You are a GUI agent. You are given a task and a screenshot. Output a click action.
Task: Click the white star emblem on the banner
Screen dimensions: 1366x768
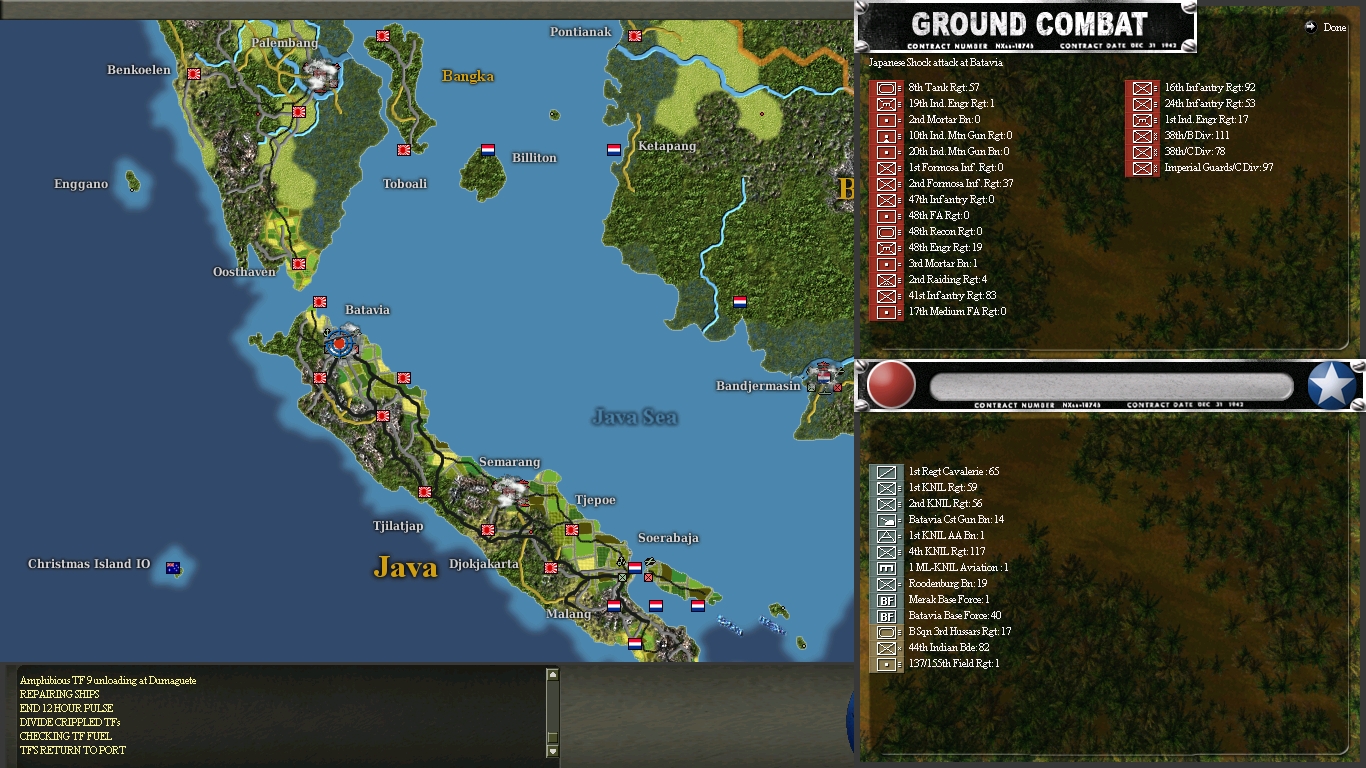pos(1329,385)
